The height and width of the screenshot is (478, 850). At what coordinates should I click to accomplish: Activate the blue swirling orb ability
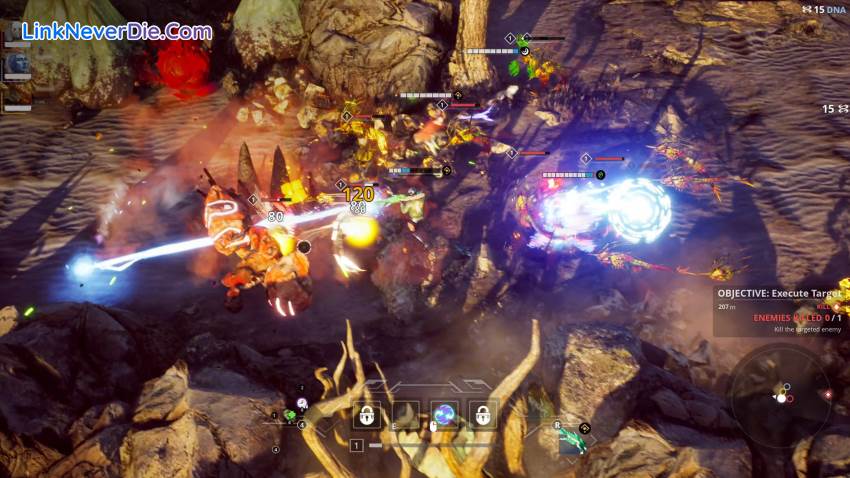click(x=444, y=415)
